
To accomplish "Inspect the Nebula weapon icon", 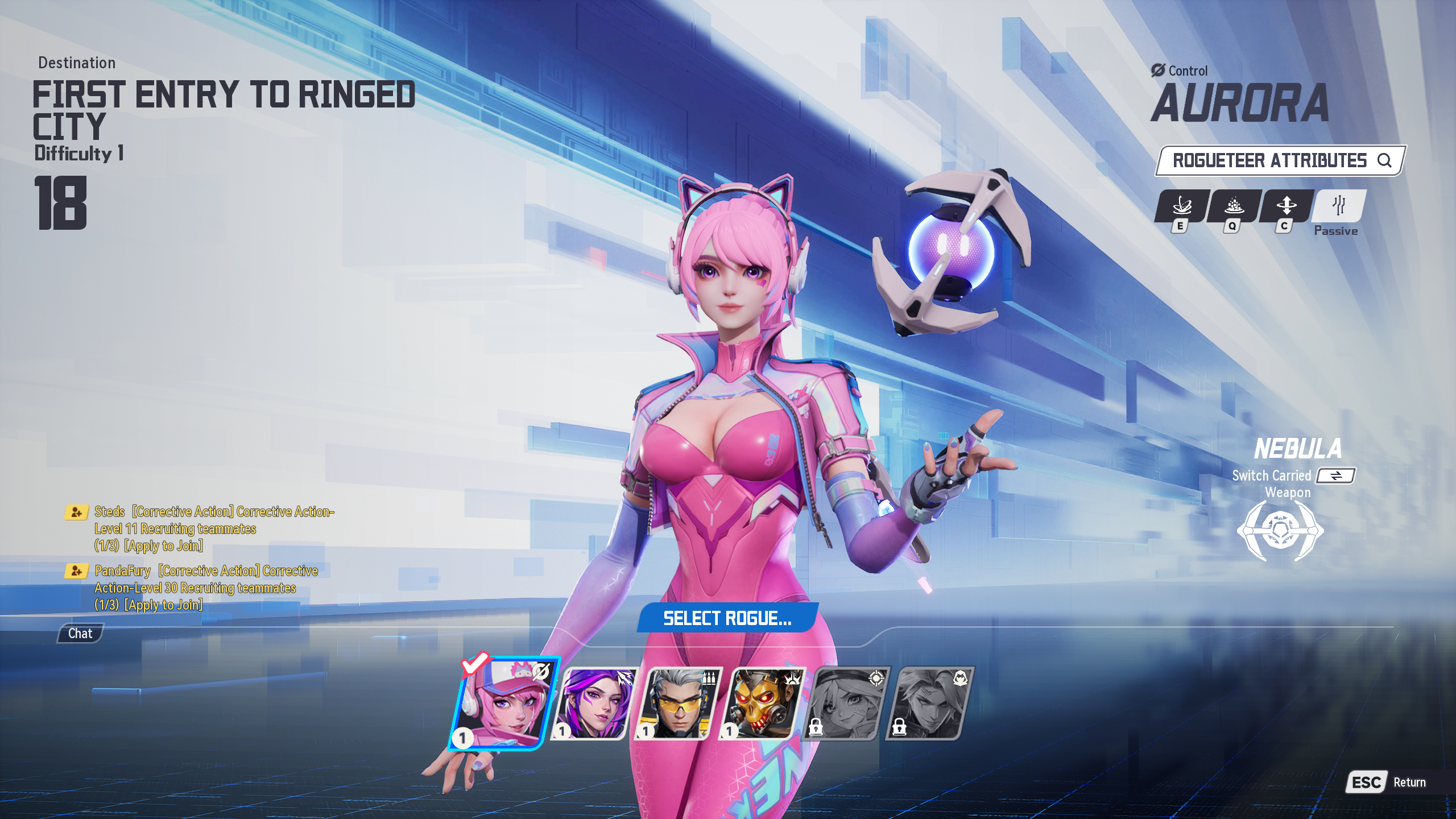I will pyautogui.click(x=1280, y=531).
